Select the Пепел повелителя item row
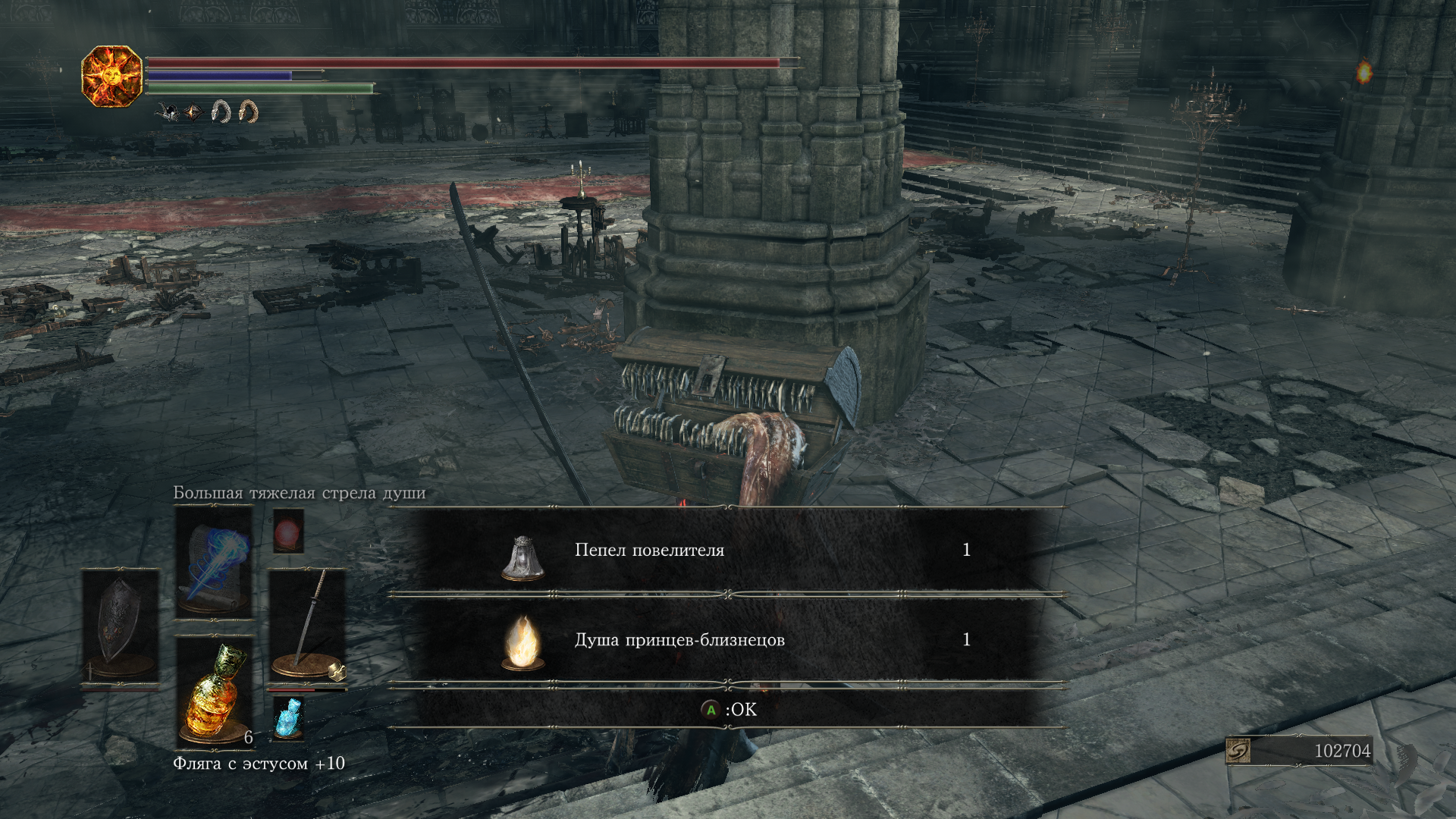The image size is (1456, 819). point(726,551)
